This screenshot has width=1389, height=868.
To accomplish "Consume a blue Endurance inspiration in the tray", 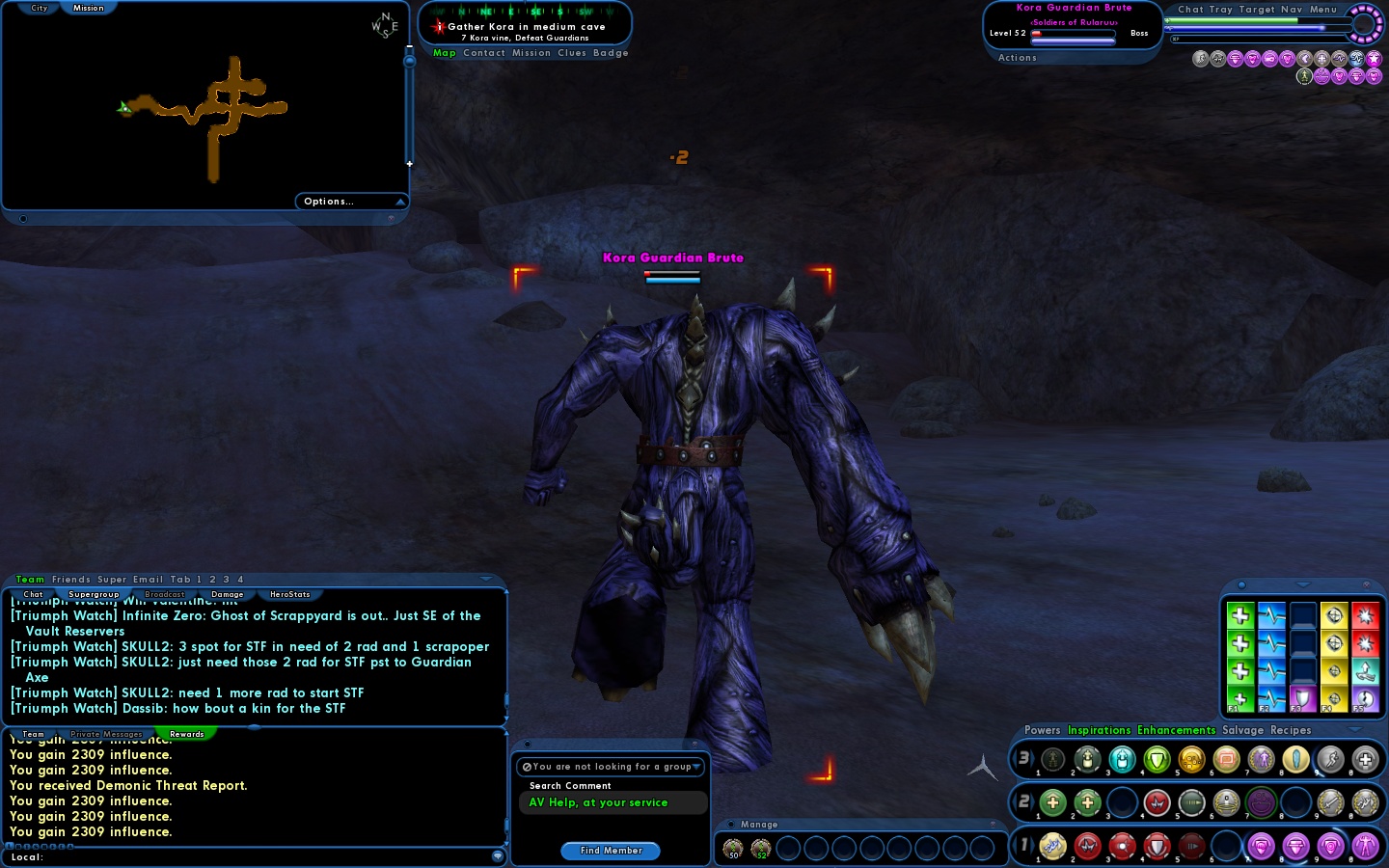I will click(x=1271, y=617).
